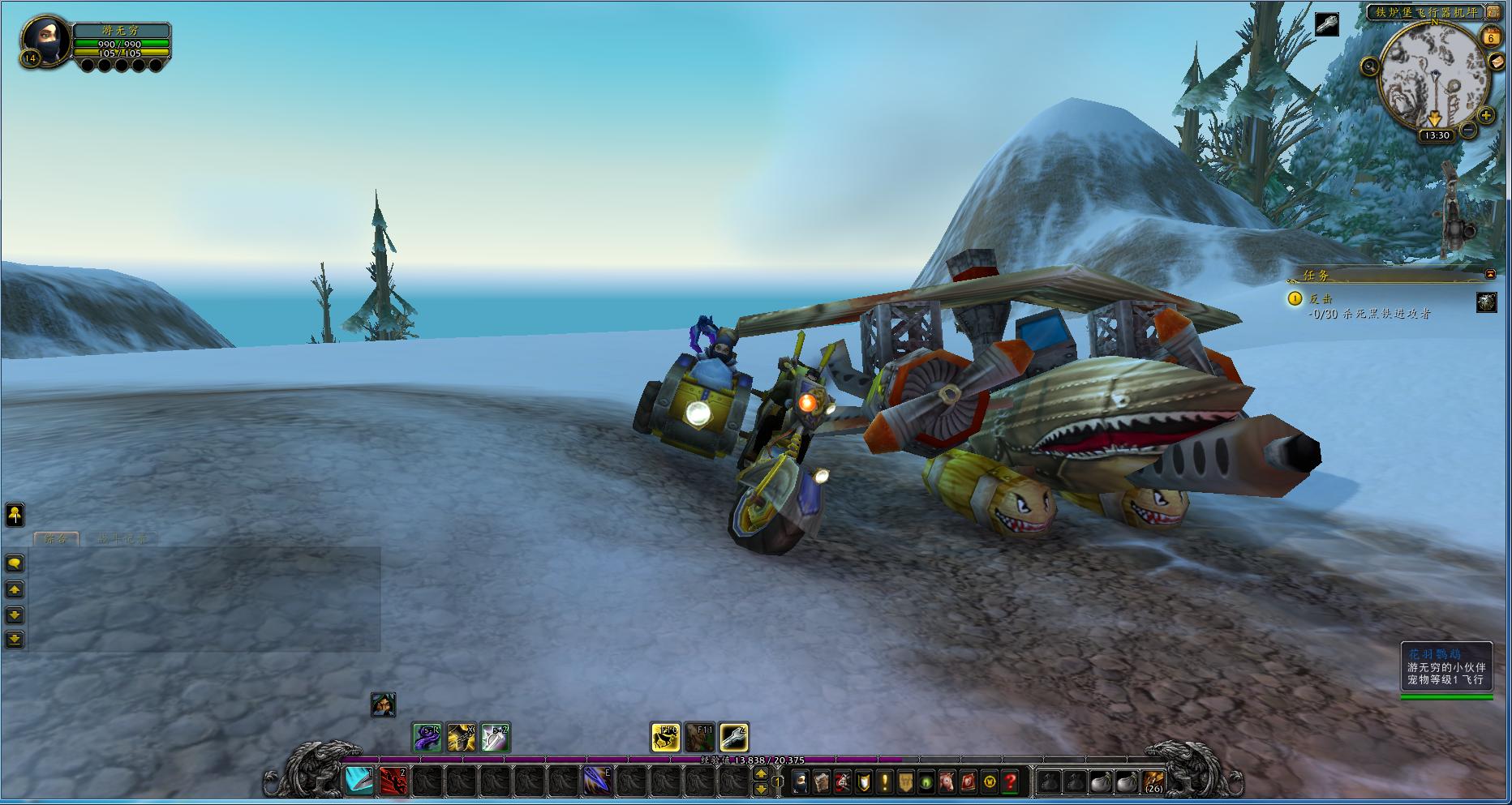
Task: Activate the wrench ability bound to Z
Action: tap(733, 737)
